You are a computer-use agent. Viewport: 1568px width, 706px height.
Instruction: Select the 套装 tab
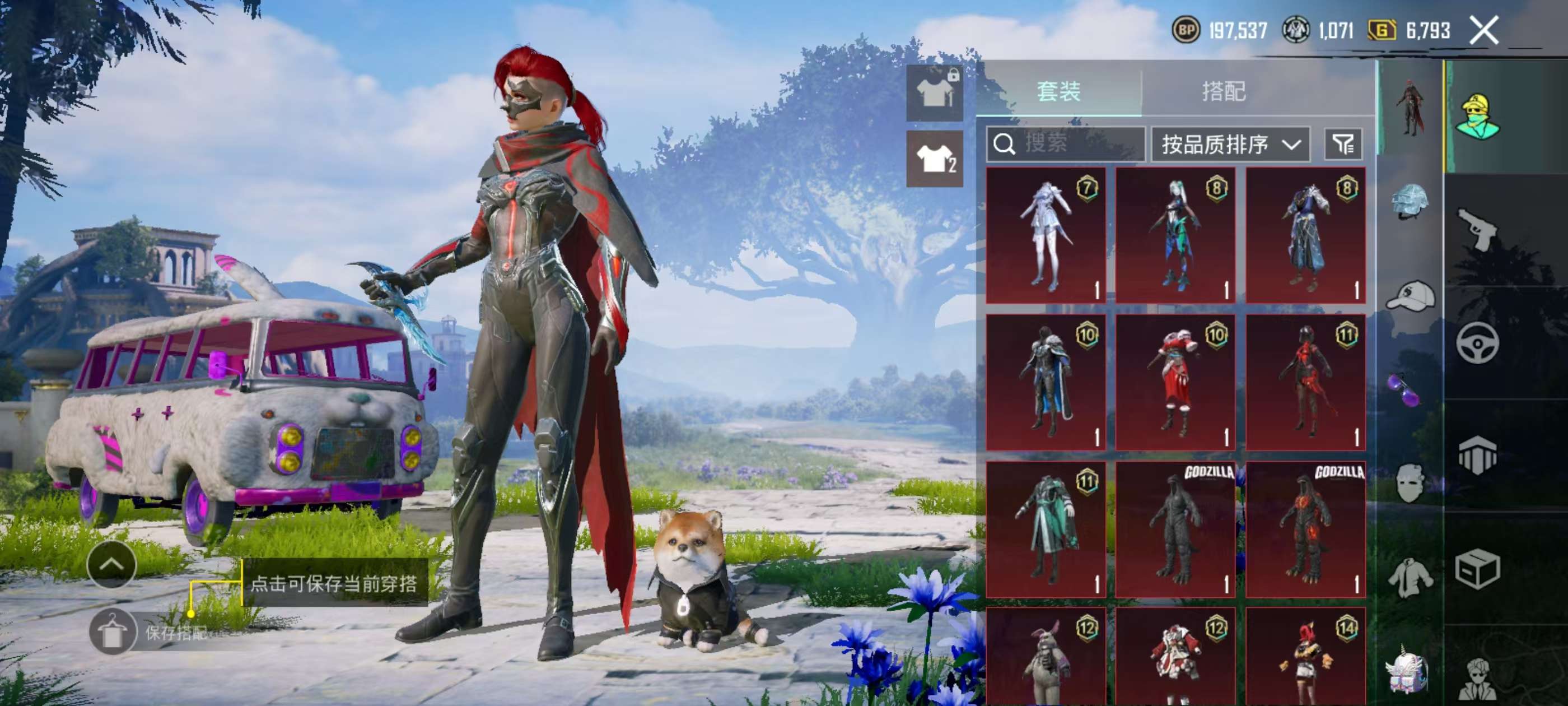pos(1058,91)
